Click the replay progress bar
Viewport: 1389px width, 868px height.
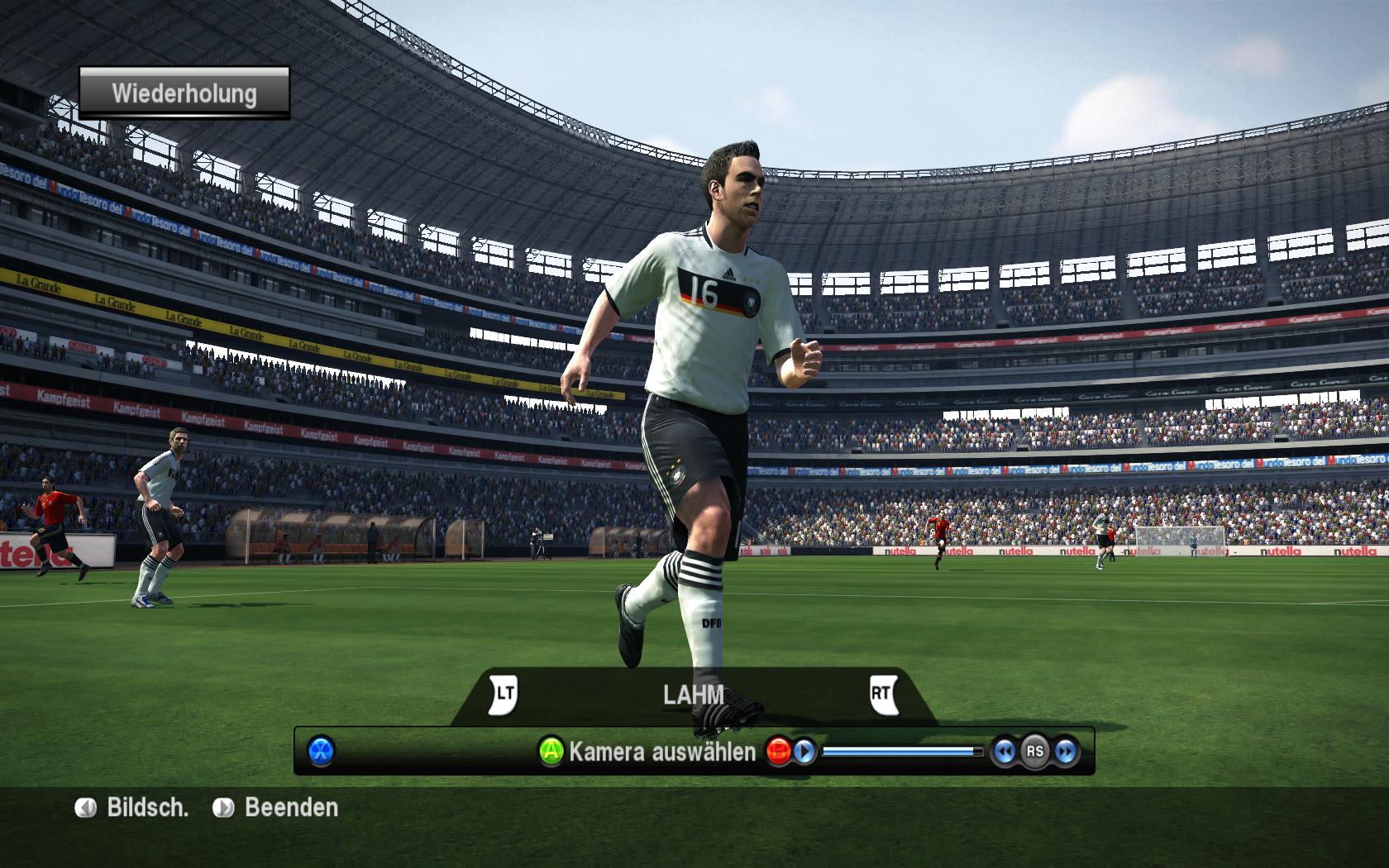coord(902,751)
